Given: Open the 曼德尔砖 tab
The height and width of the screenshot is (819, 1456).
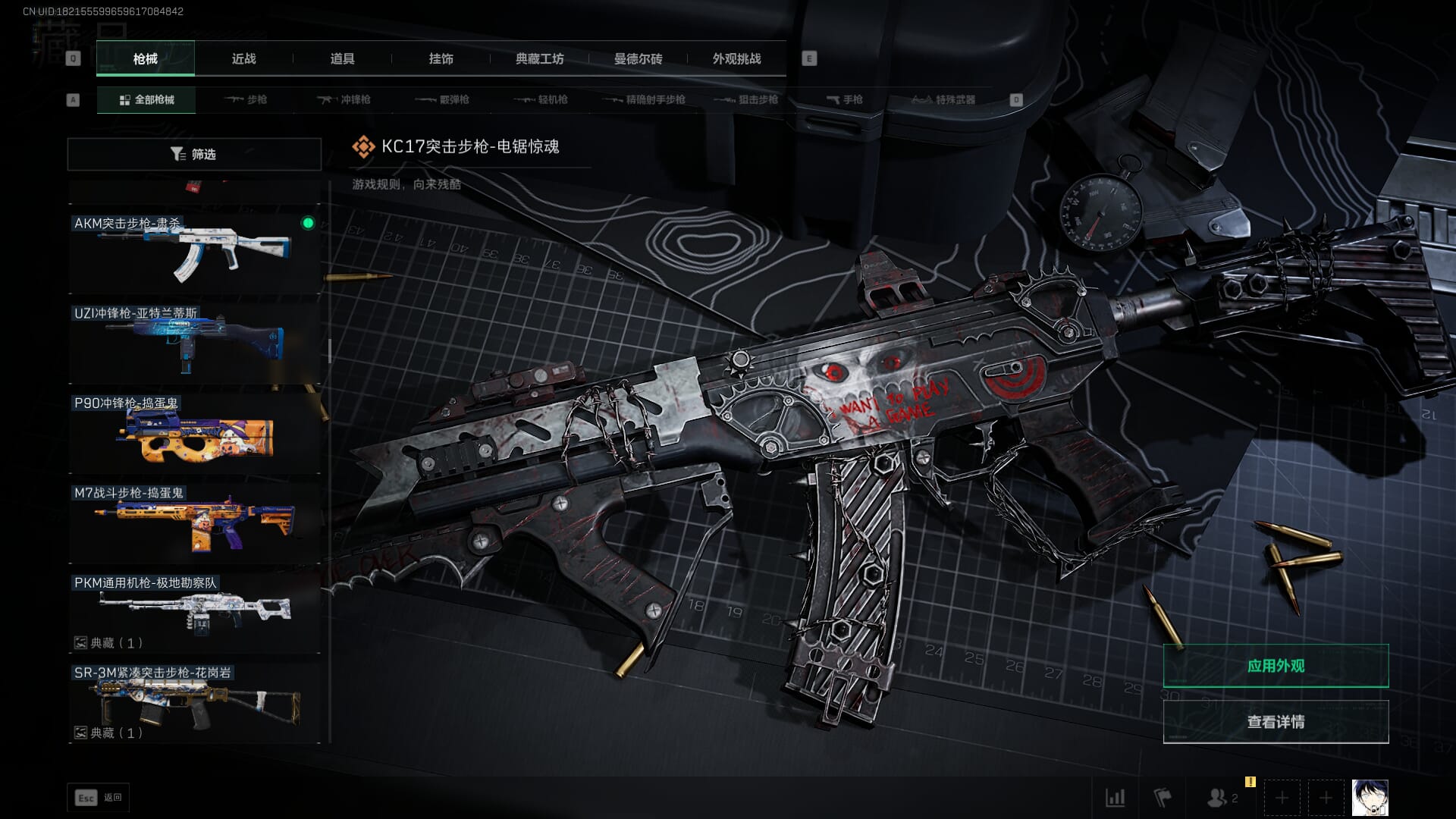Looking at the screenshot, I should point(638,58).
